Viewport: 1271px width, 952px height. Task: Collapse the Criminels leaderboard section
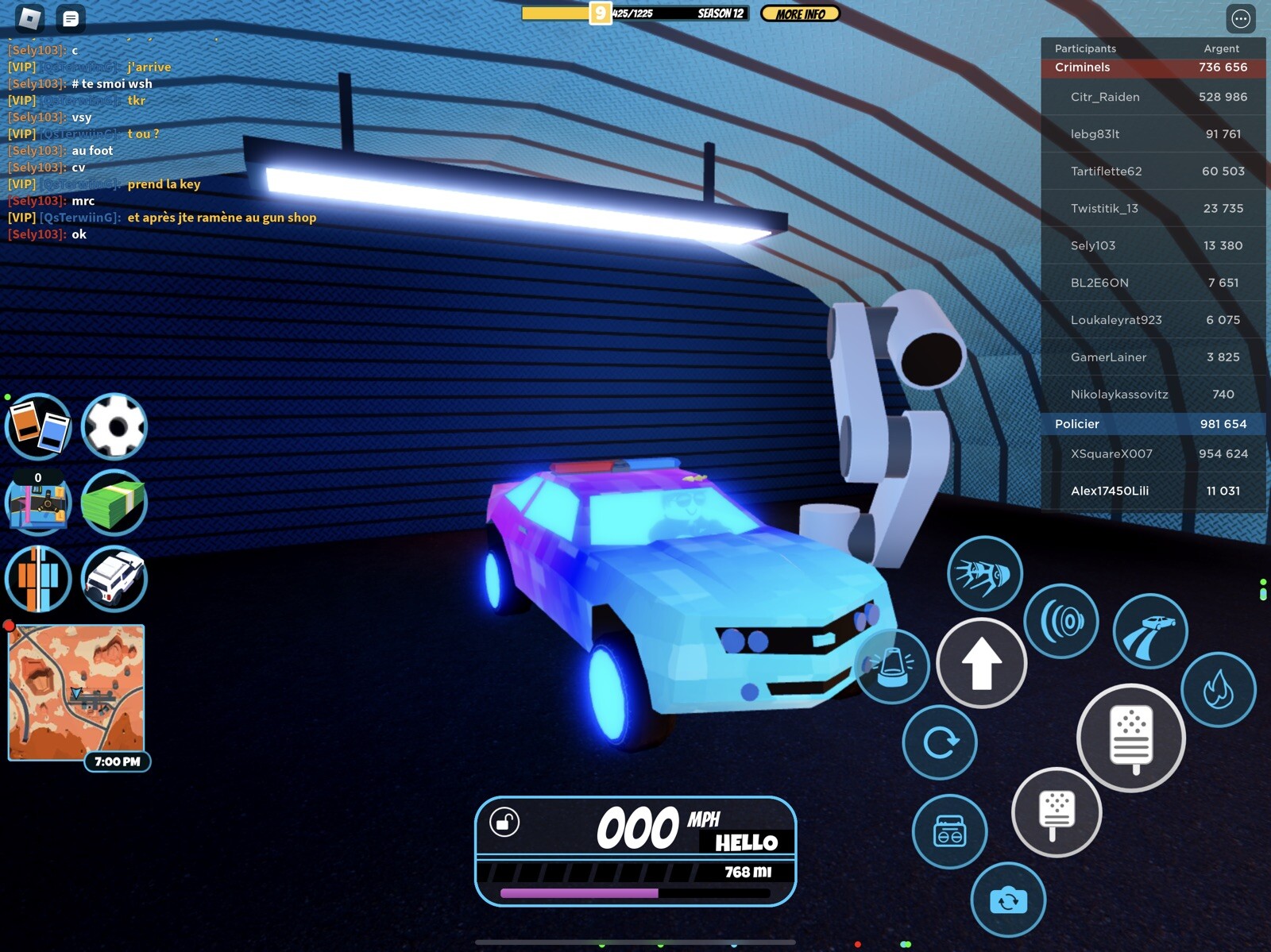pos(1153,67)
